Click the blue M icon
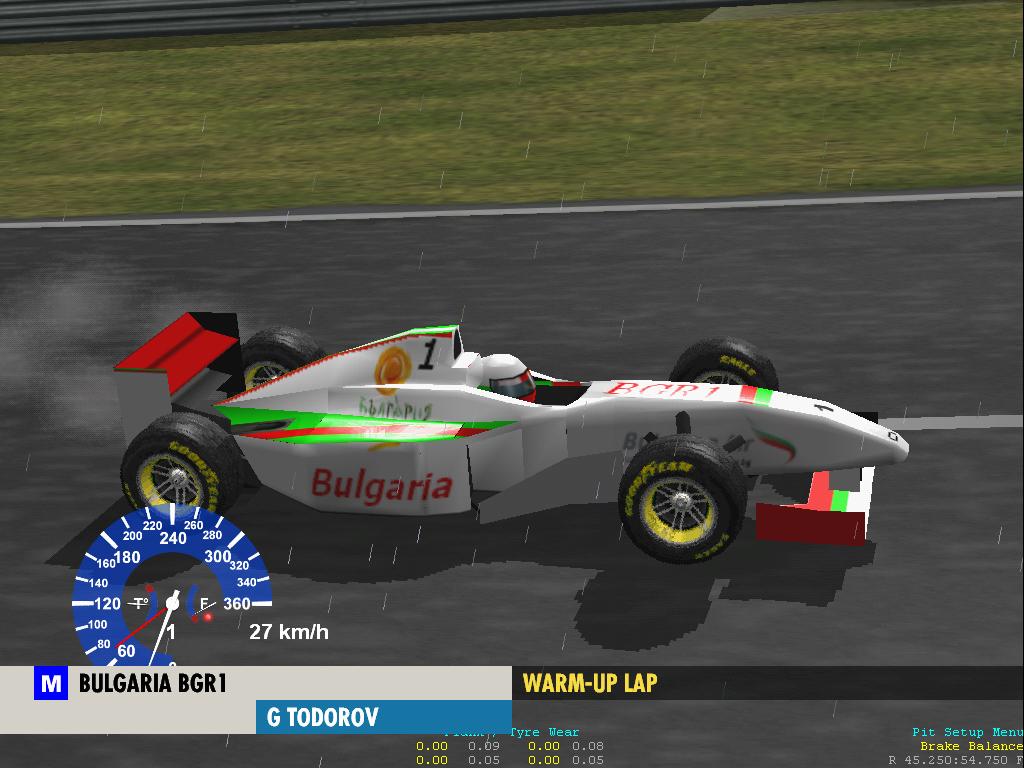Image resolution: width=1024 pixels, height=768 pixels. 50,685
